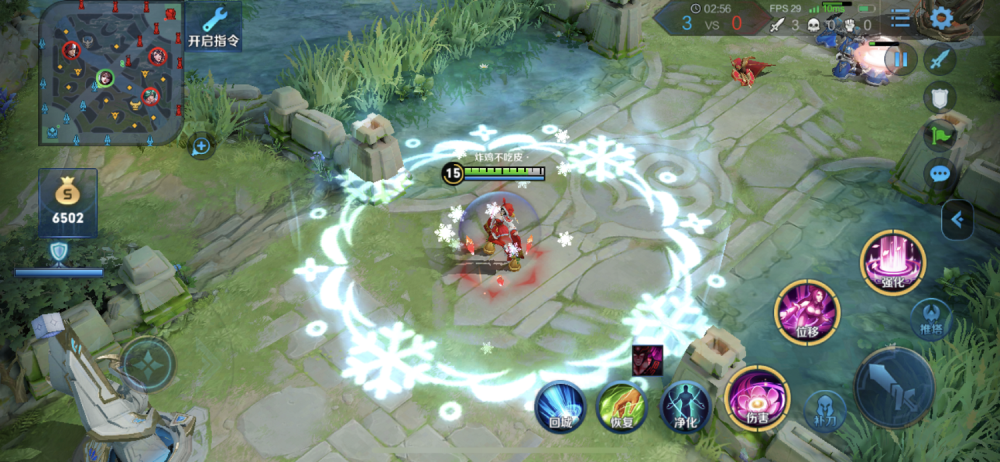This screenshot has width=1000, height=462.
Task: Tap the 补刀 last-hit button
Action: [825, 410]
